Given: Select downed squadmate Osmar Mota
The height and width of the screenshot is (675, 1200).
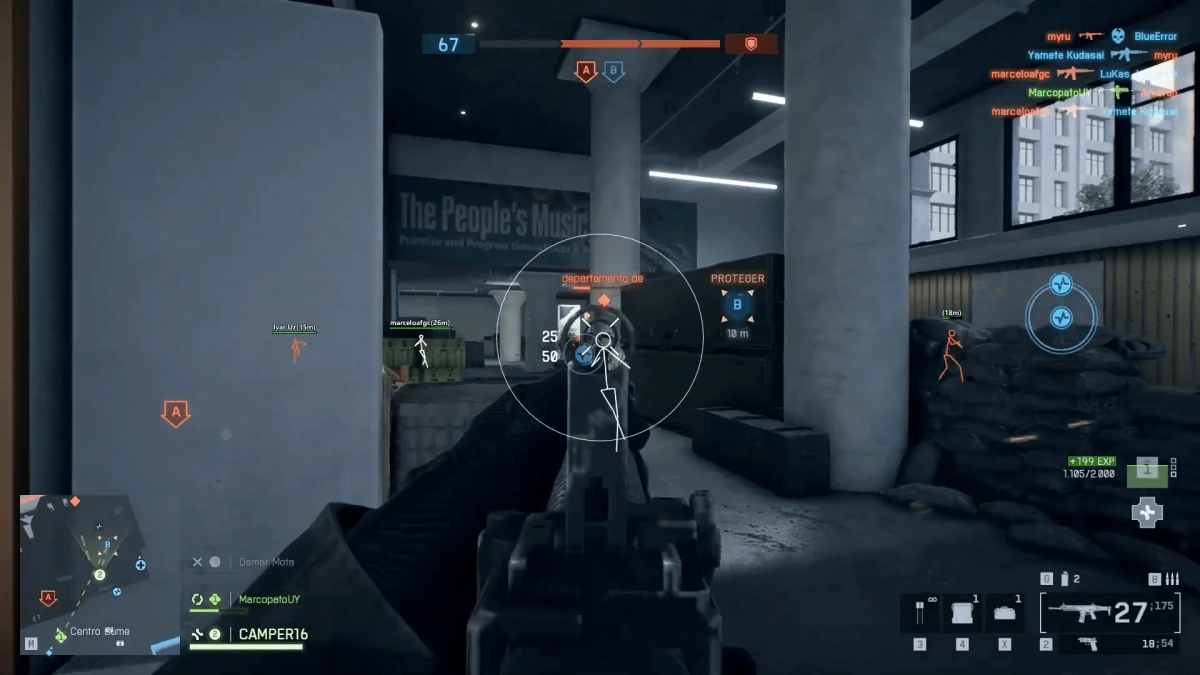Looking at the screenshot, I should tap(266, 562).
